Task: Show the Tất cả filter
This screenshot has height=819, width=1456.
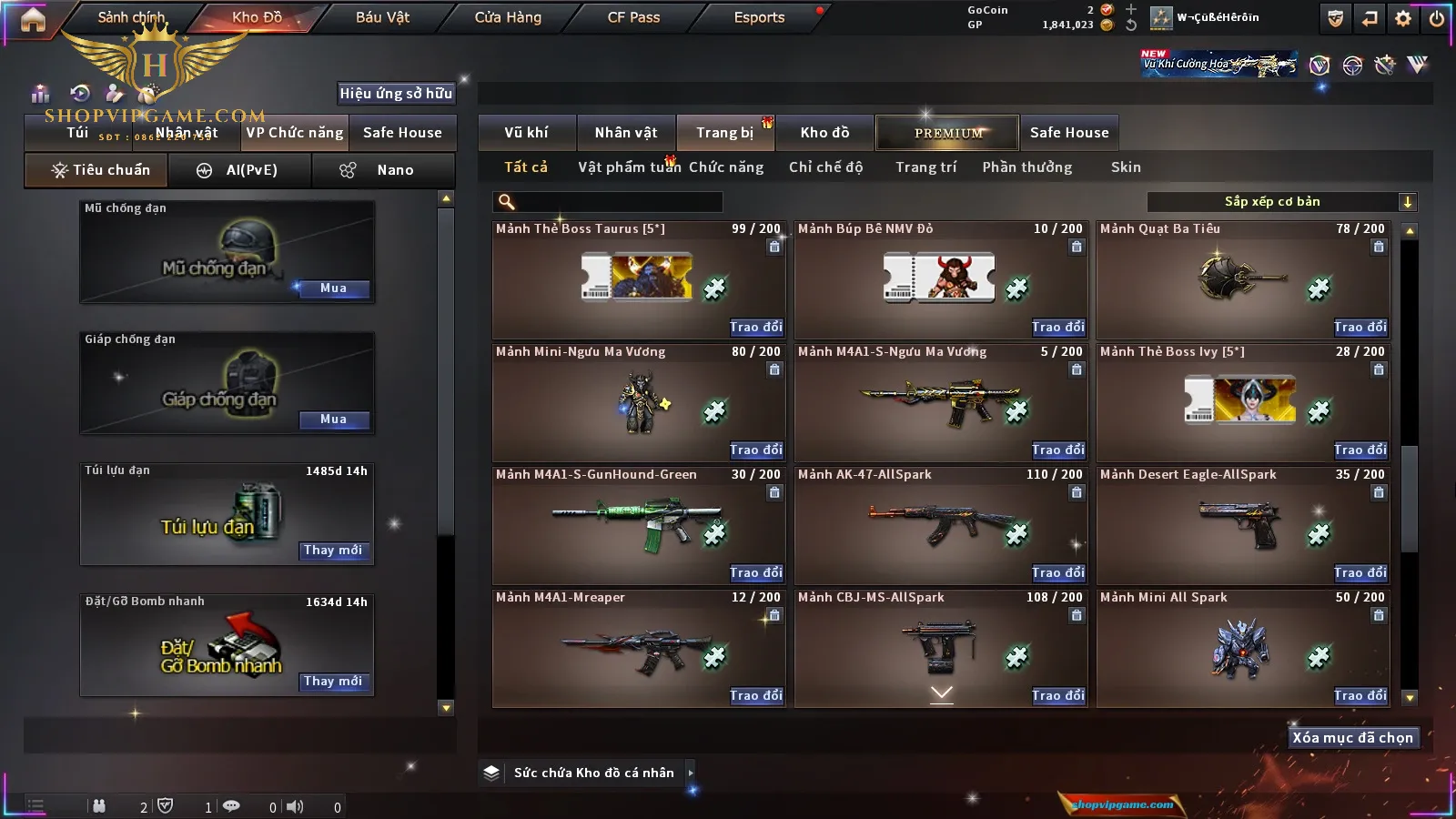Action: tap(526, 167)
